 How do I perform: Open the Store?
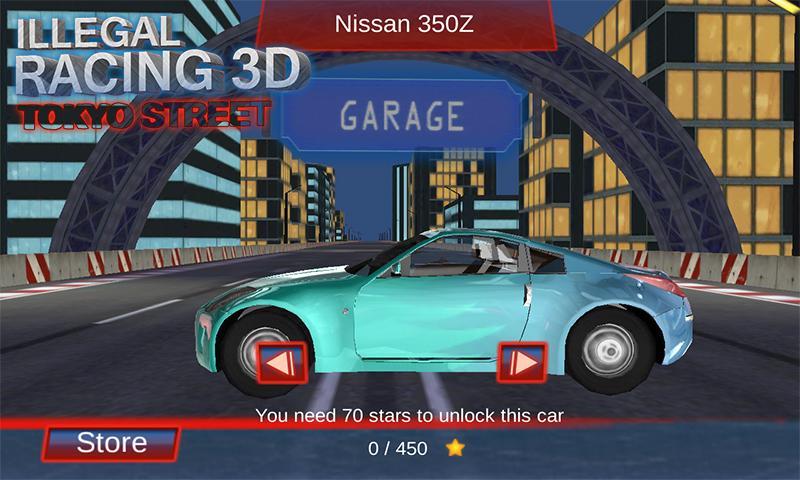coord(111,443)
